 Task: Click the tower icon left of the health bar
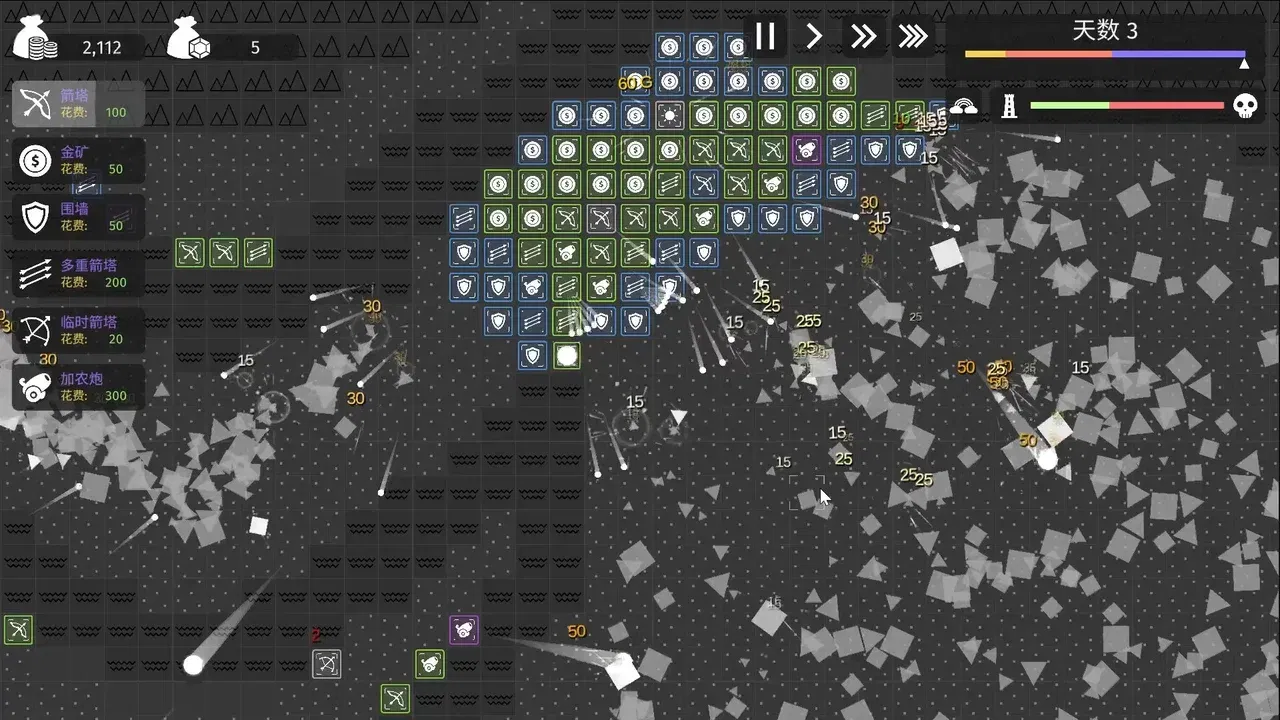[x=1009, y=105]
